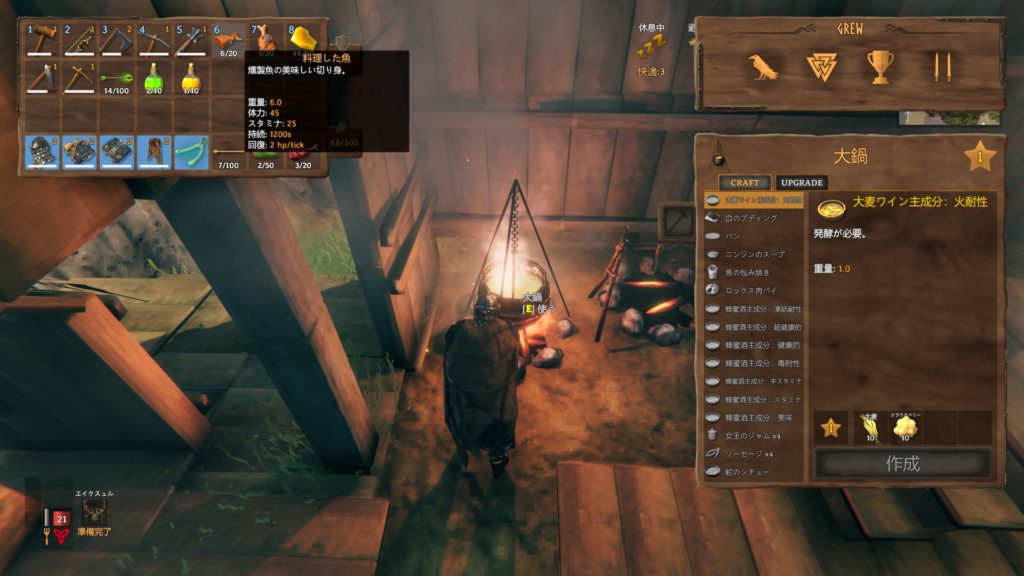1024x576 pixels.
Task: Select the green wishbone item slot
Action: (191, 151)
